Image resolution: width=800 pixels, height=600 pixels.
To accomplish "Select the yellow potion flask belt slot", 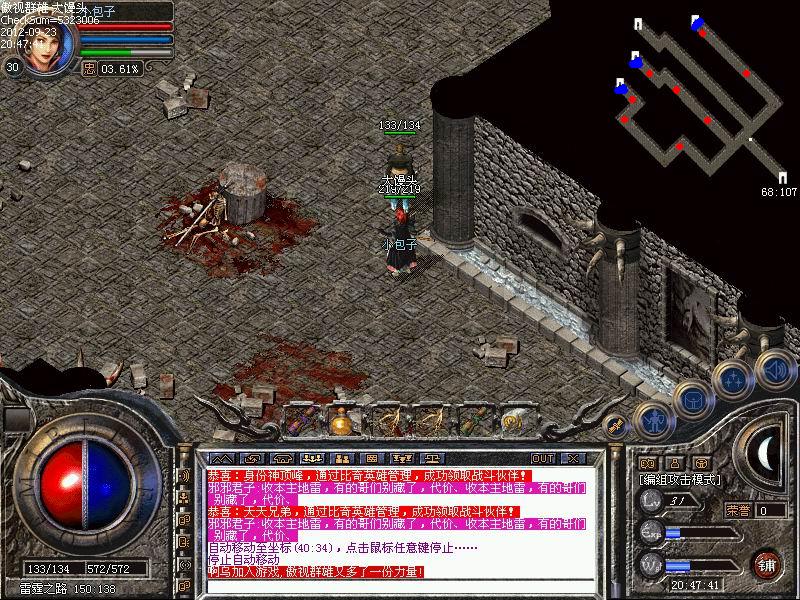I will pos(341,419).
